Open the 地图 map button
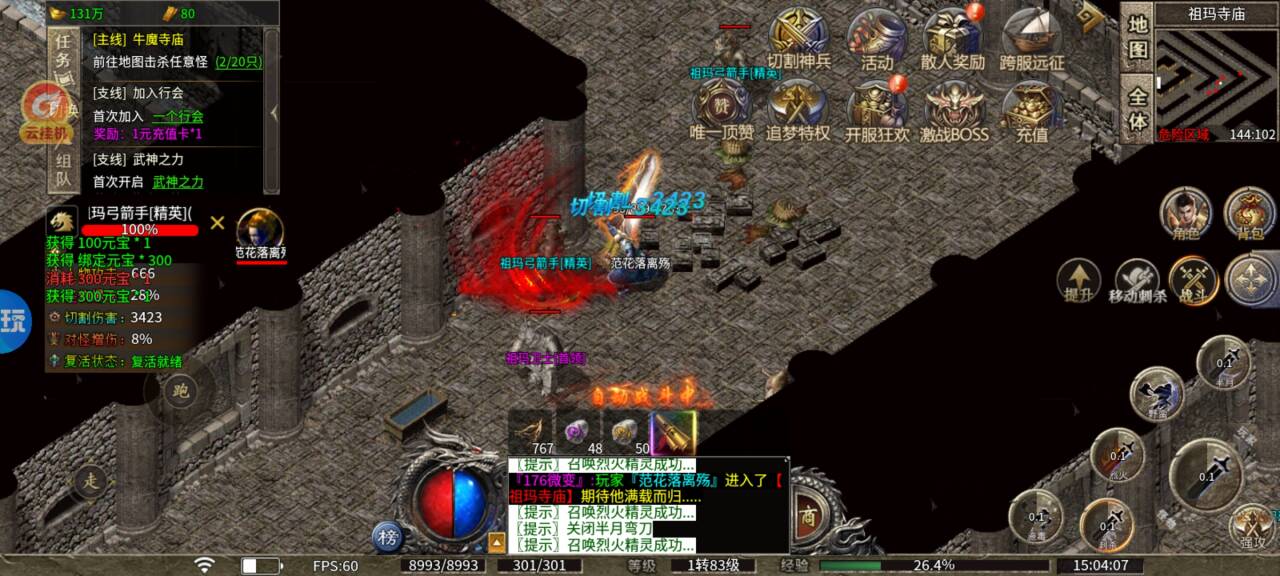Image resolution: width=1280 pixels, height=576 pixels. 1138,37
